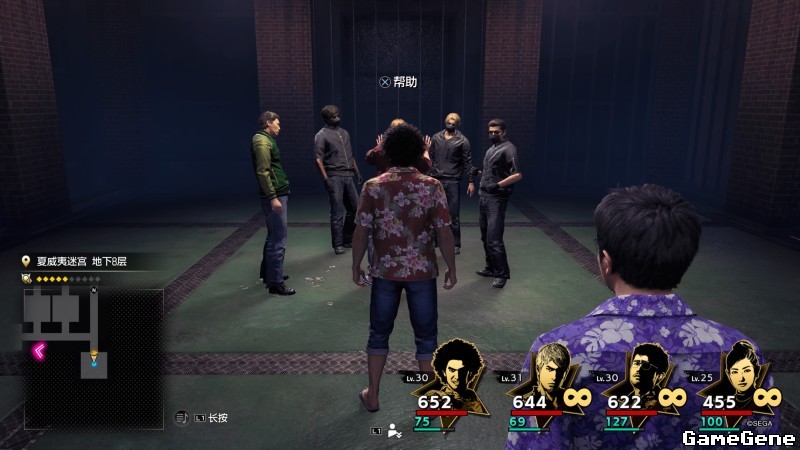The height and width of the screenshot is (450, 800).
Task: Click the running figure icon near the party HUD
Action: click(394, 432)
